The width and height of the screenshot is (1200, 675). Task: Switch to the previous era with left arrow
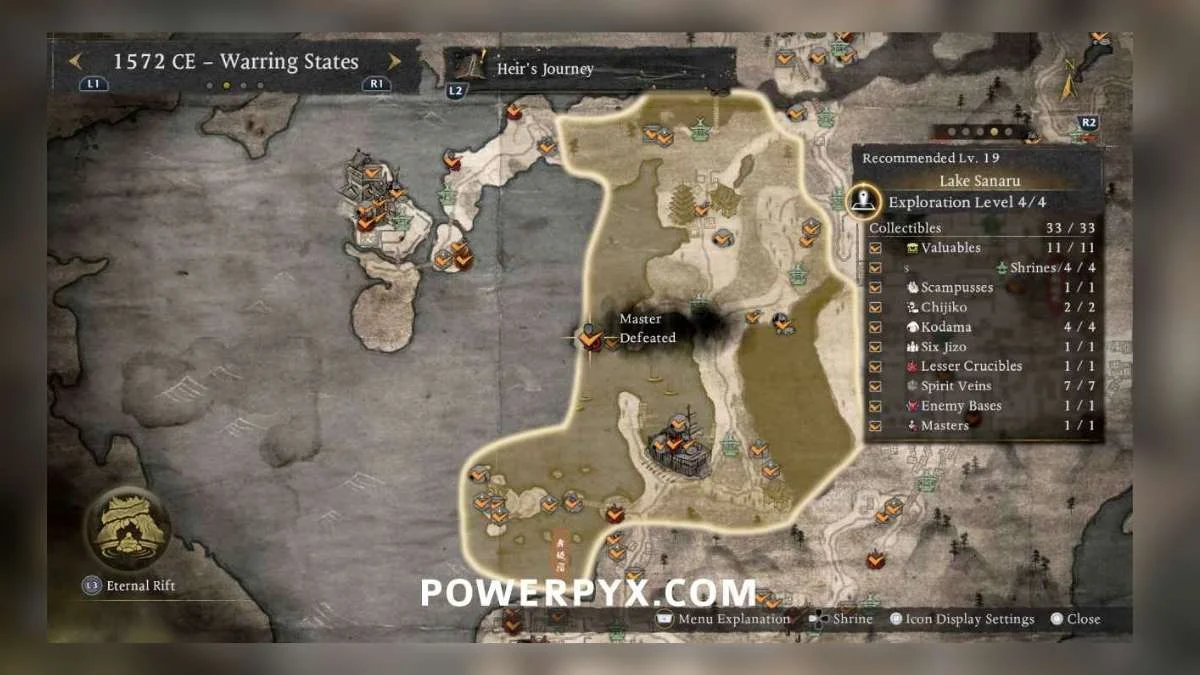(x=75, y=61)
